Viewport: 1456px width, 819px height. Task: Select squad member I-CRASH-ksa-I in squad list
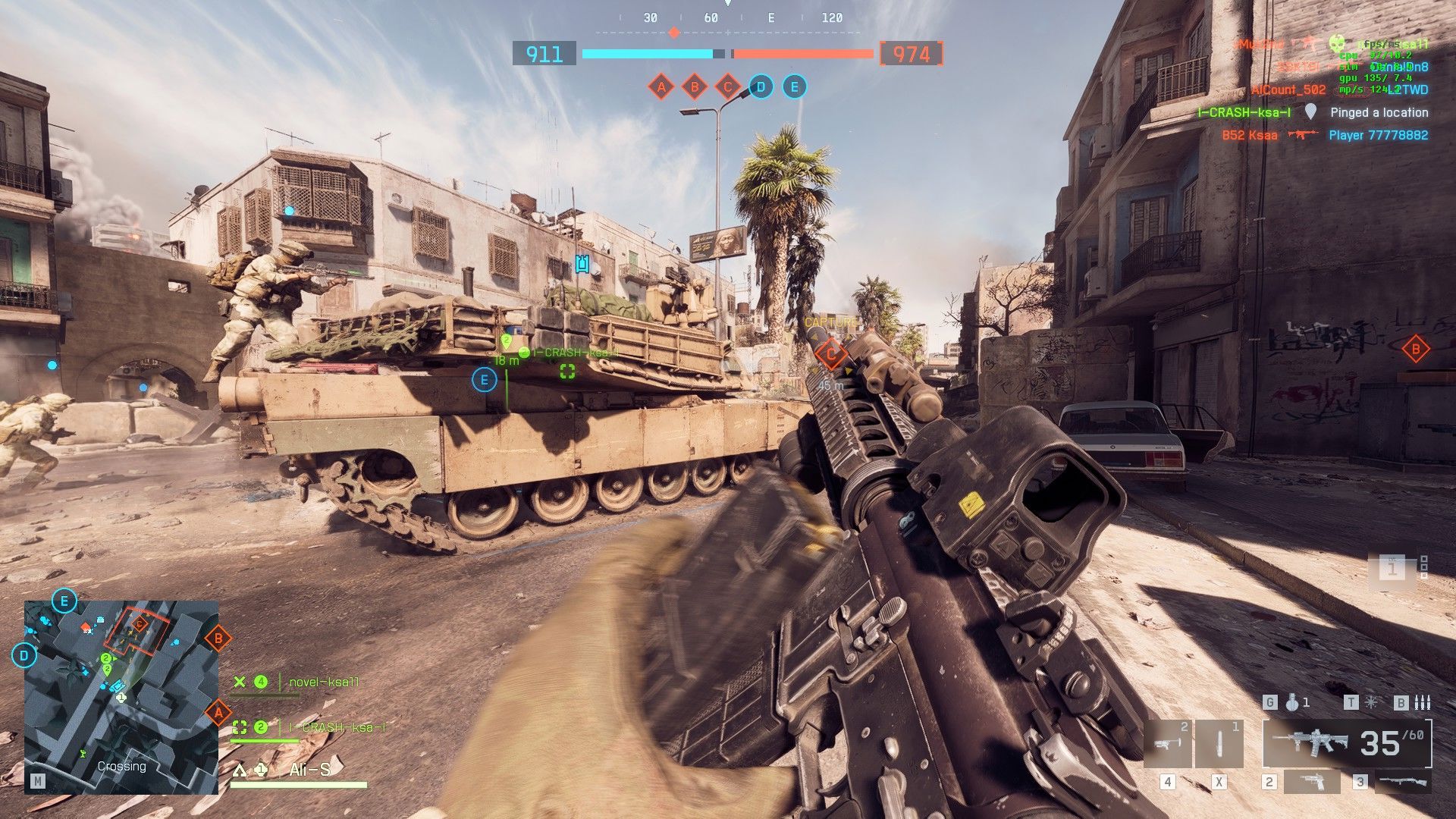337,727
